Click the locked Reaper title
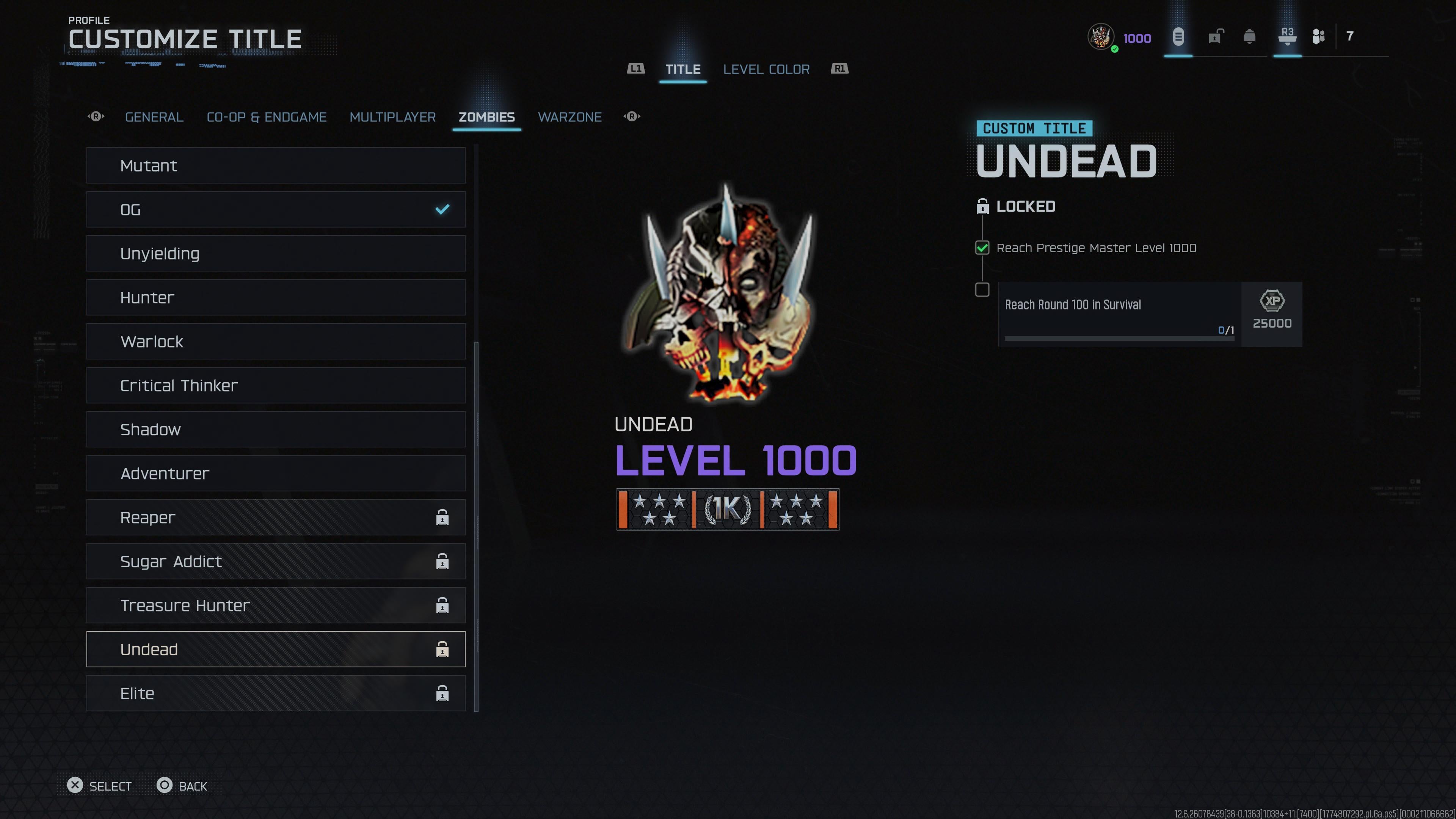 (x=275, y=517)
